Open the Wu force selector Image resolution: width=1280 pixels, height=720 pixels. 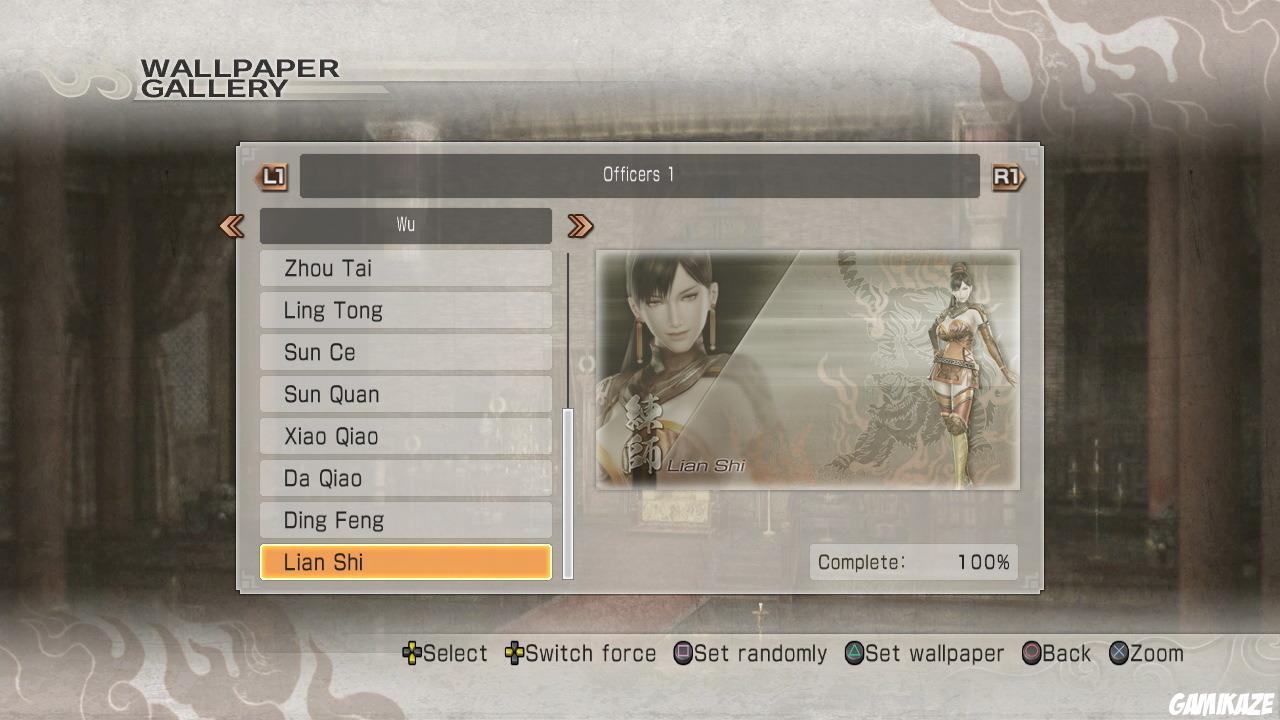(x=405, y=224)
